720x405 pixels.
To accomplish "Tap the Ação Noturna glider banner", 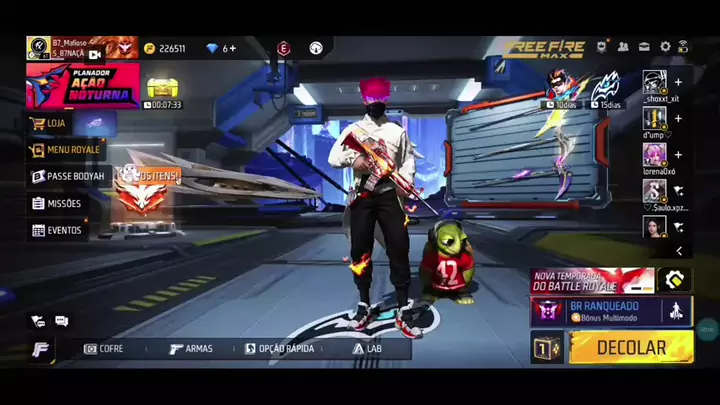I will coord(83,85).
